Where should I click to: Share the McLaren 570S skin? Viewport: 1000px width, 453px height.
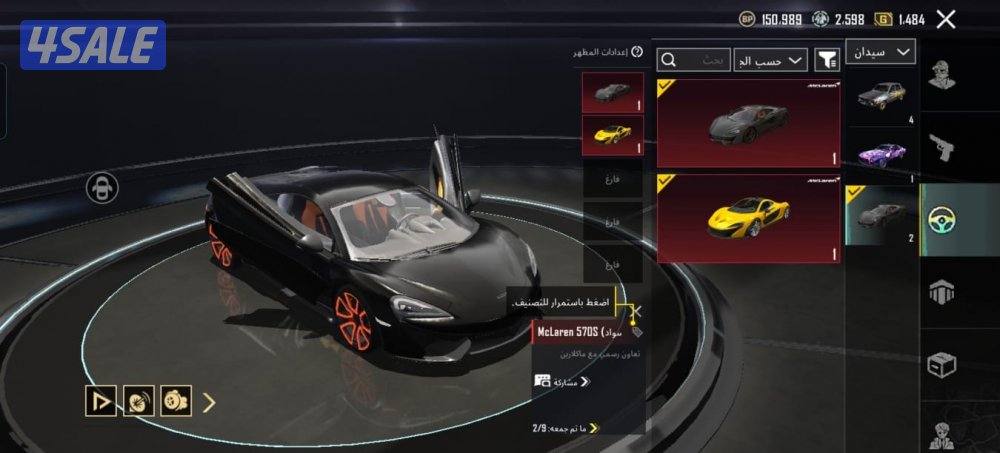(x=562, y=381)
